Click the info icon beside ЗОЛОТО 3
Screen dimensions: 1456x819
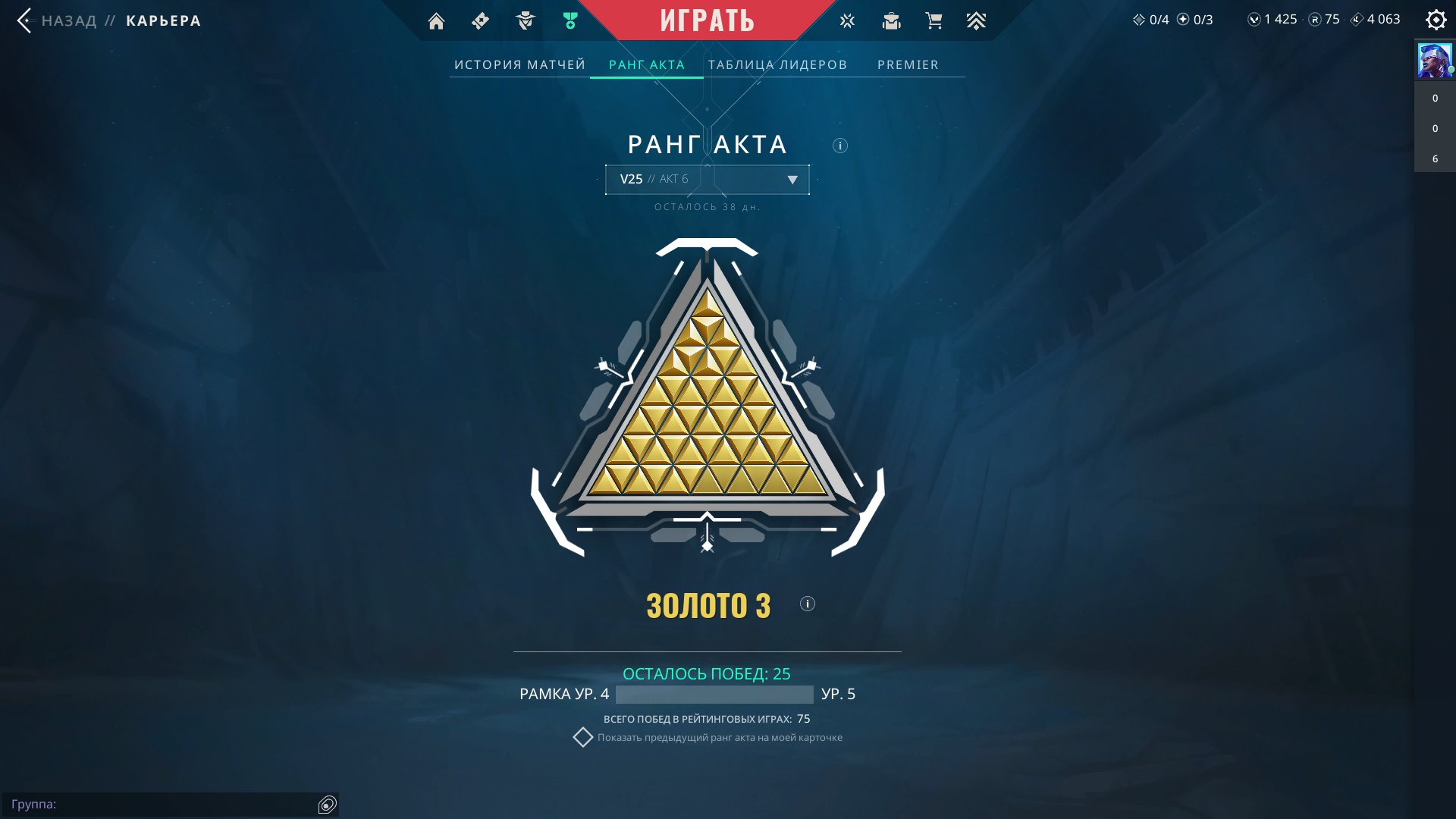tap(808, 604)
